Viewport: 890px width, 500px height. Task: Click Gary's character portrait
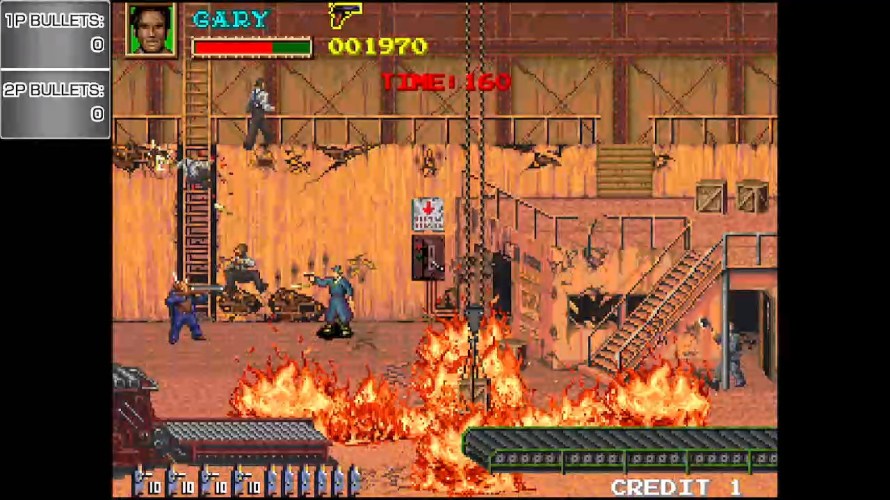pyautogui.click(x=151, y=29)
